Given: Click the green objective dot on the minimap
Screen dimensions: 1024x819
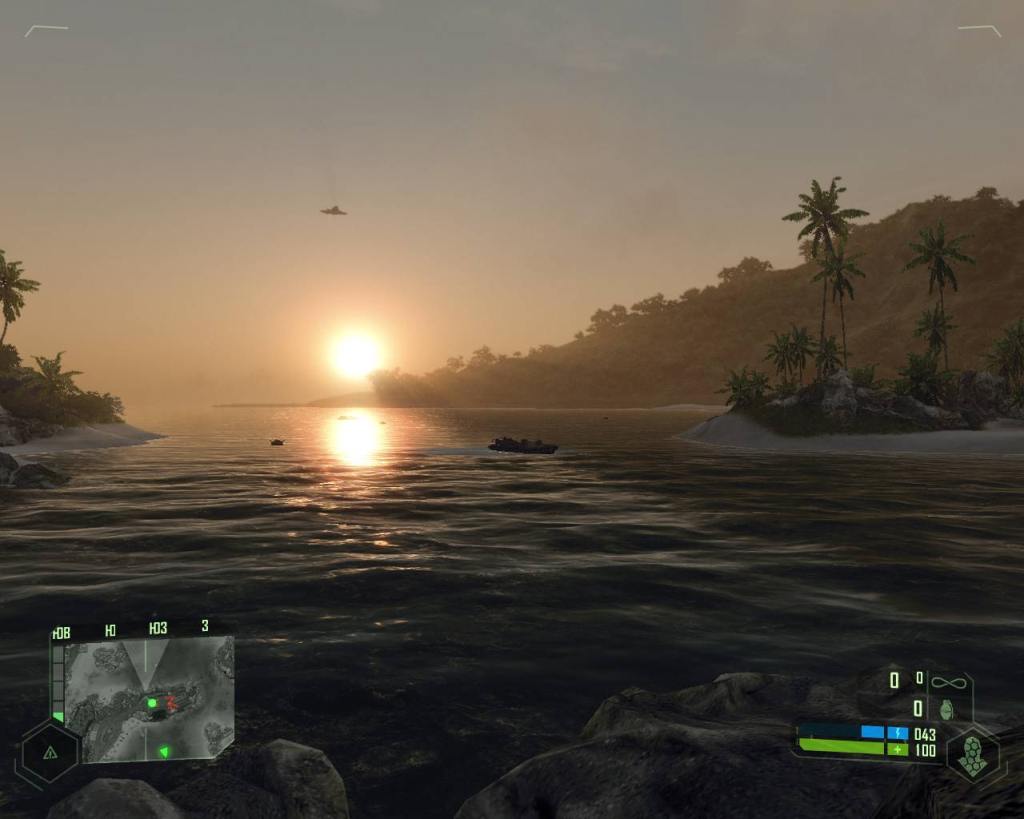Looking at the screenshot, I should pos(152,703).
